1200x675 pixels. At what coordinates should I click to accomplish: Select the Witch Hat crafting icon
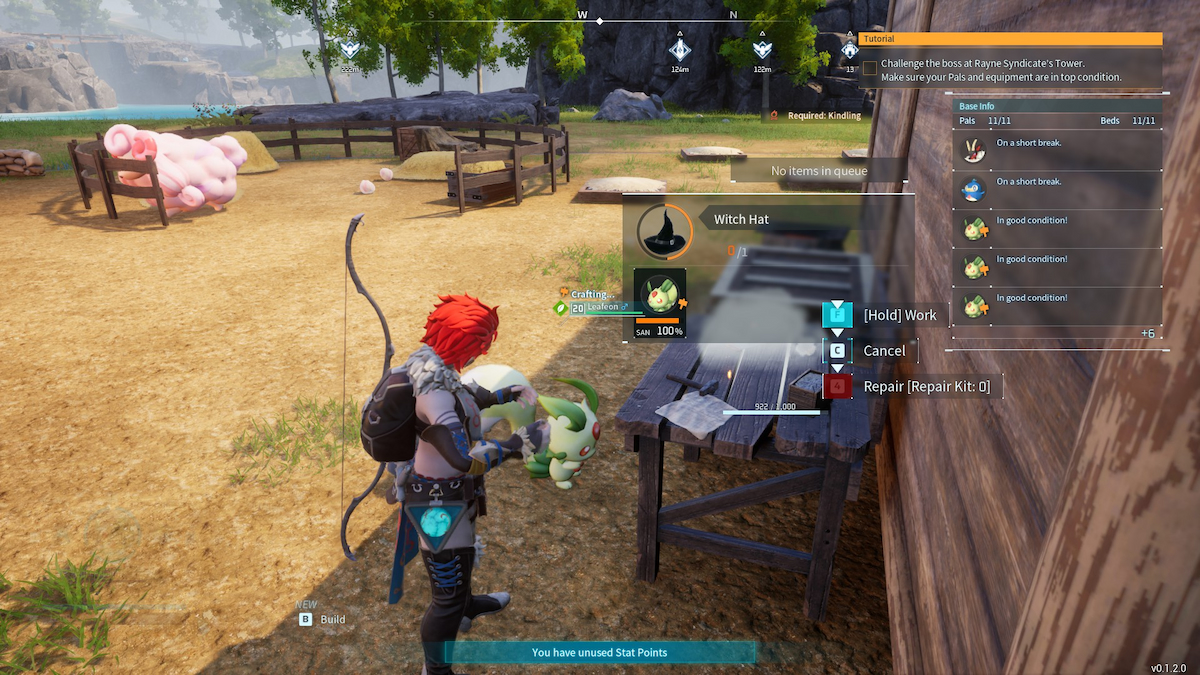pyautogui.click(x=664, y=231)
